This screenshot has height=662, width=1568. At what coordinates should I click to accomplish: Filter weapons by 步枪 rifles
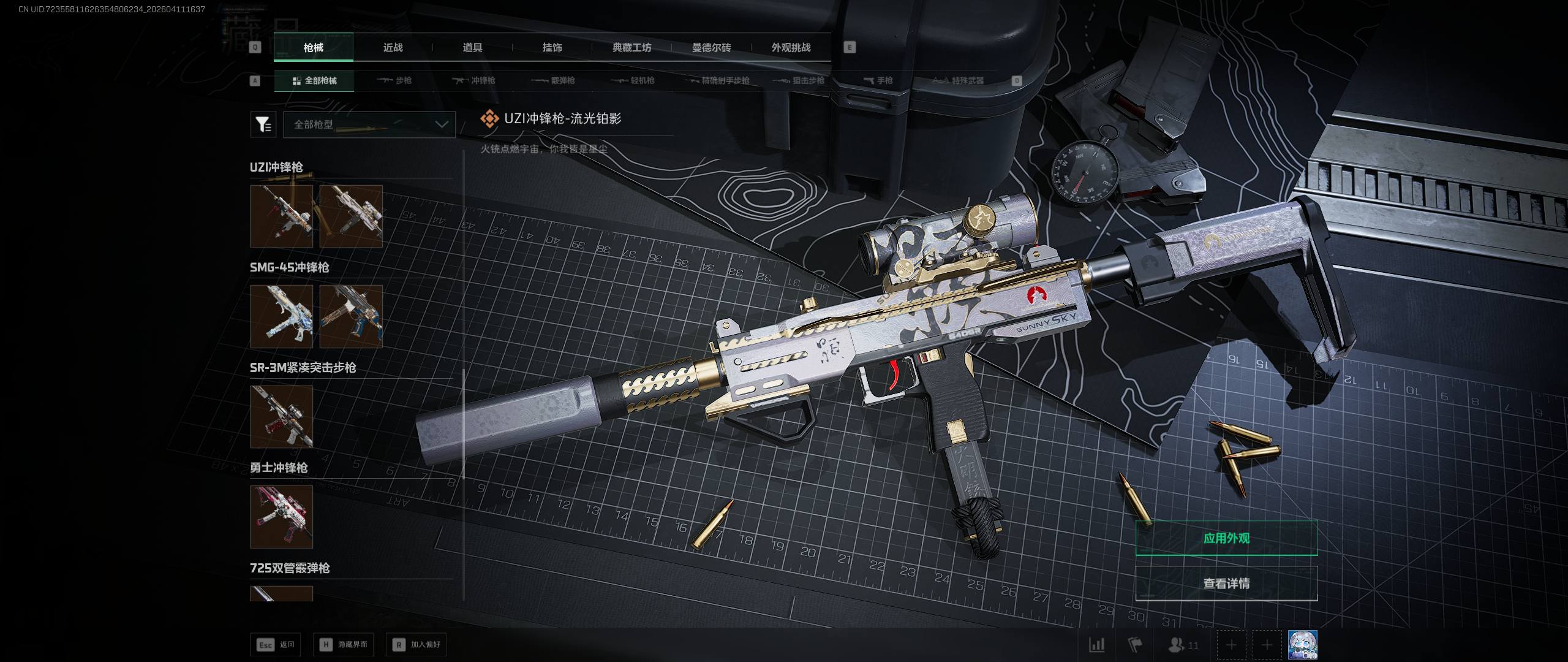(394, 80)
